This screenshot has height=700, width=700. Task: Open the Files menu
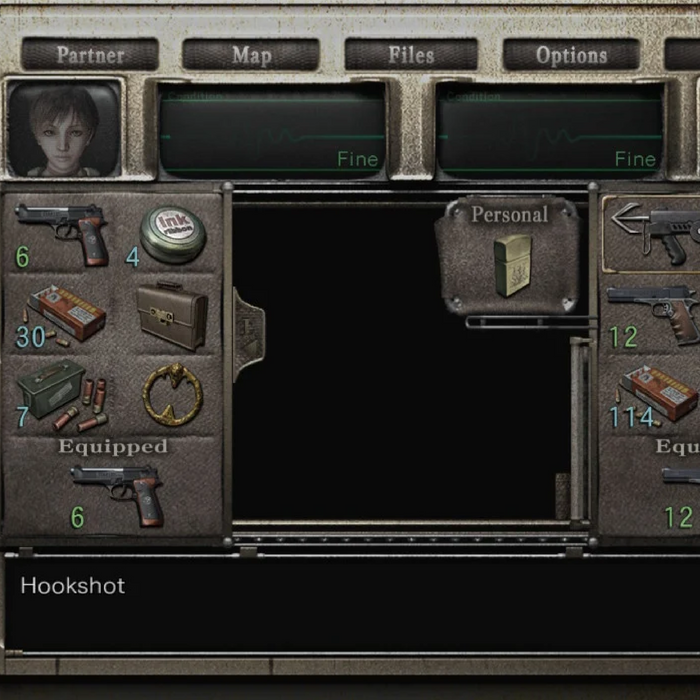(411, 55)
